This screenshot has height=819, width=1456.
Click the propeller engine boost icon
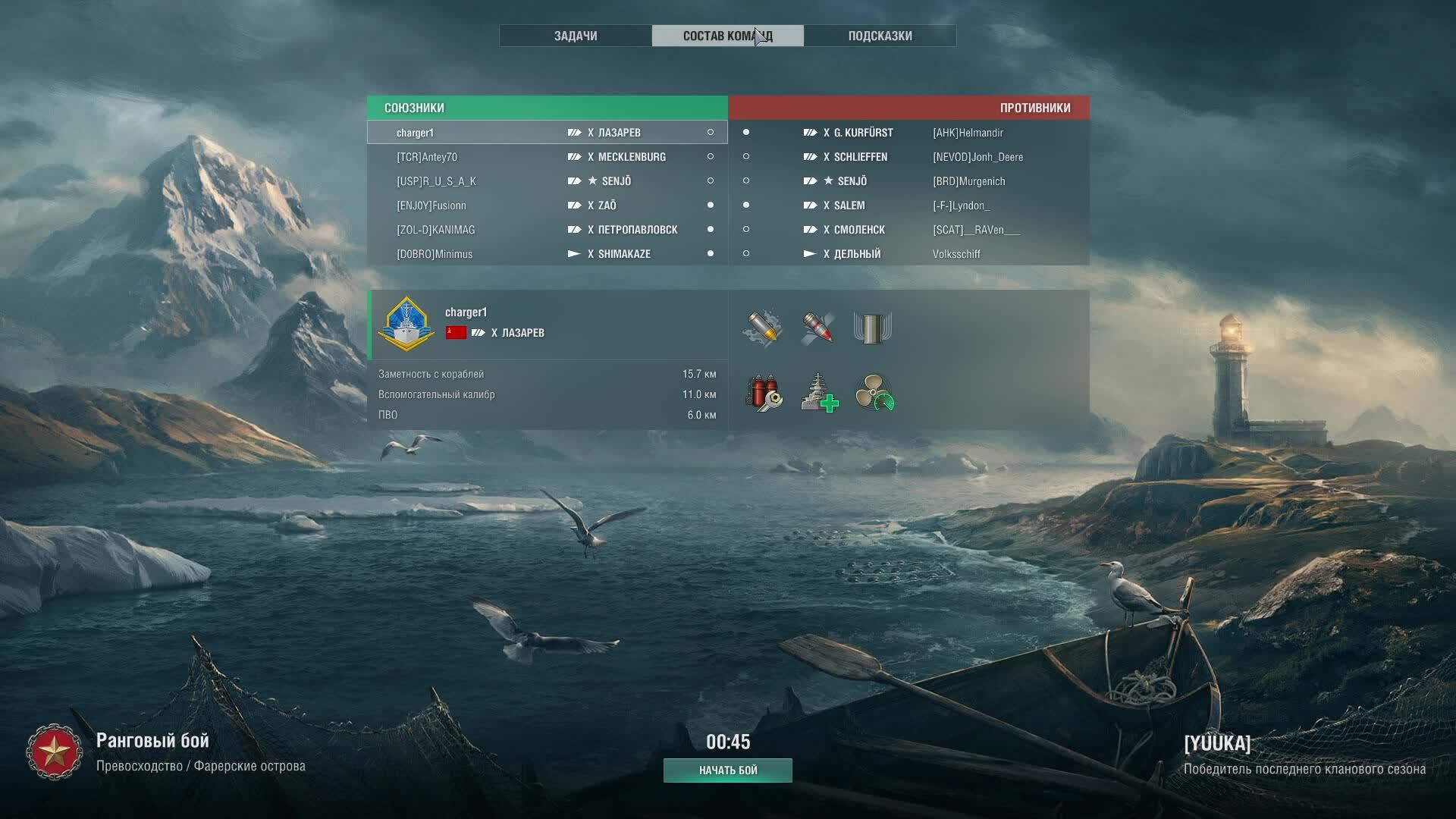click(x=874, y=393)
